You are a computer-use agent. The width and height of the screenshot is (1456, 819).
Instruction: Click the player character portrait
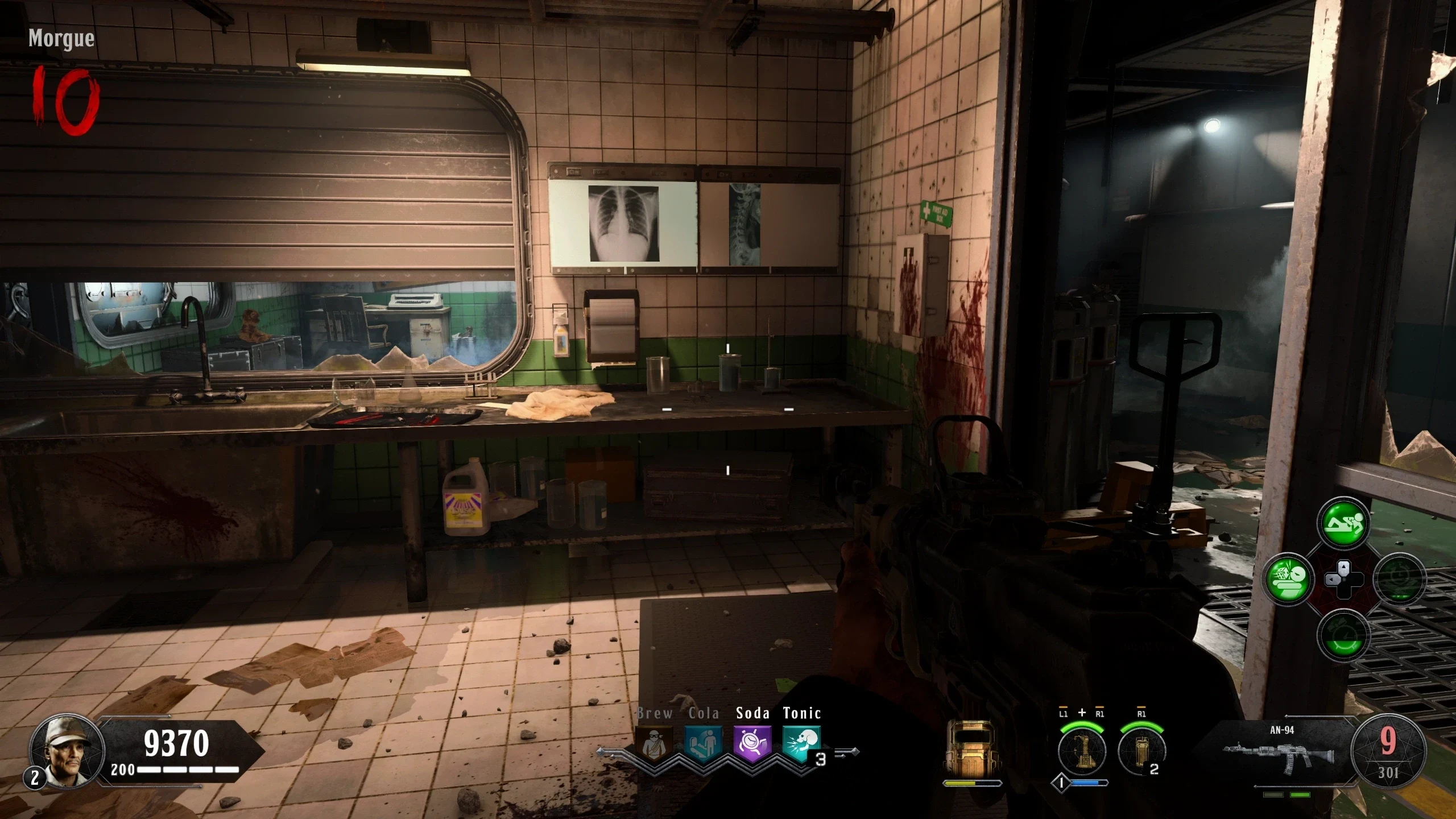pyautogui.click(x=67, y=752)
